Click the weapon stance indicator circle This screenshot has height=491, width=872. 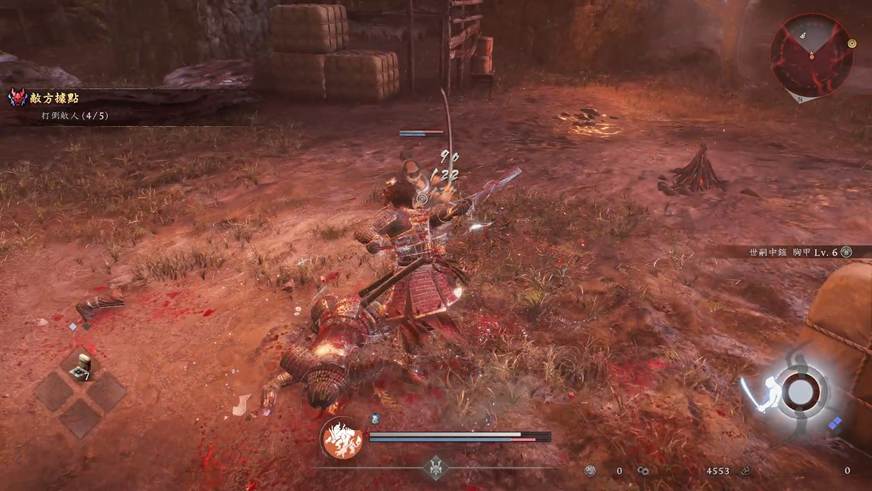coord(798,389)
